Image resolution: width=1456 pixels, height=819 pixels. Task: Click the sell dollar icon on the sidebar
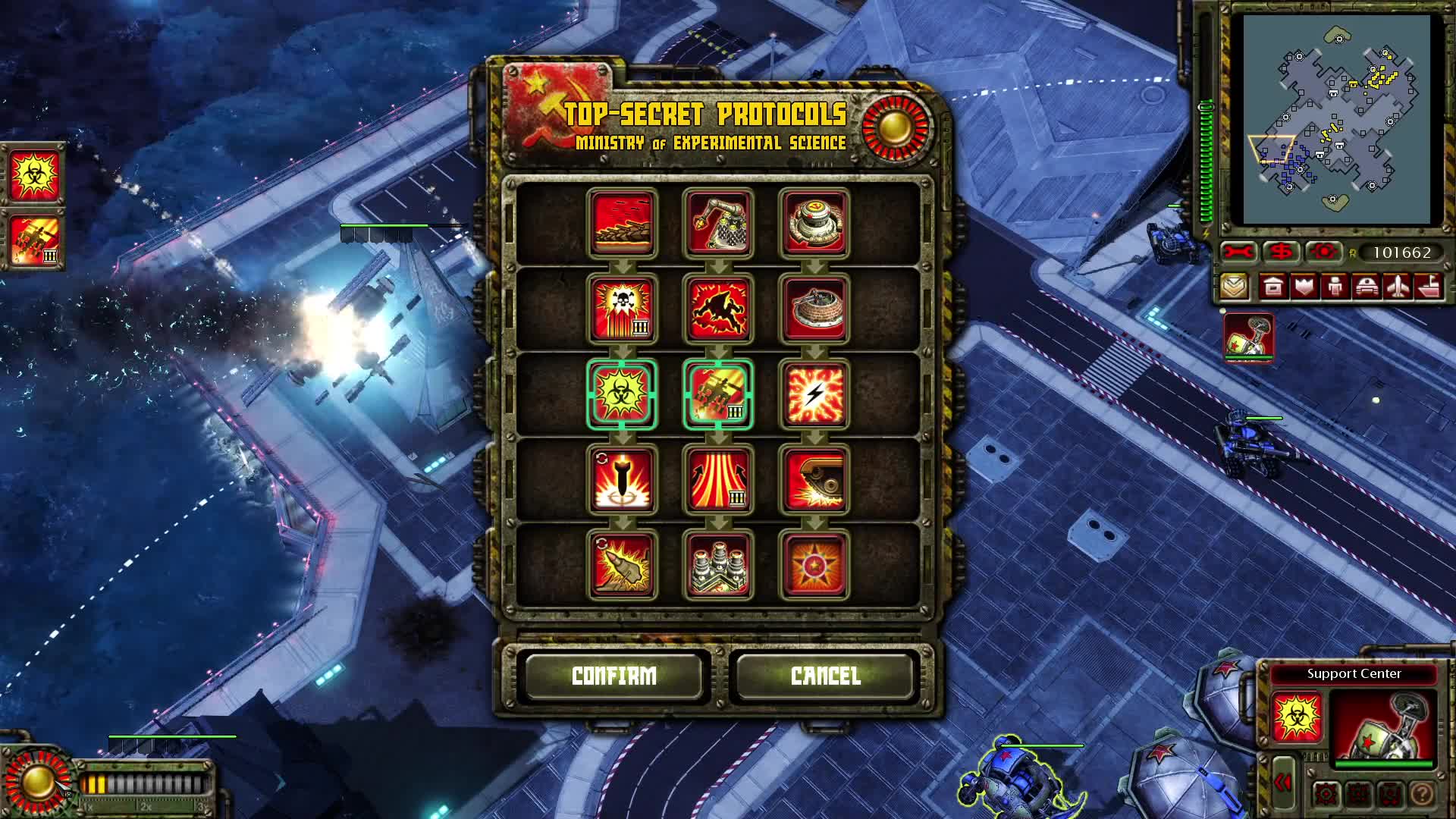pyautogui.click(x=1280, y=253)
